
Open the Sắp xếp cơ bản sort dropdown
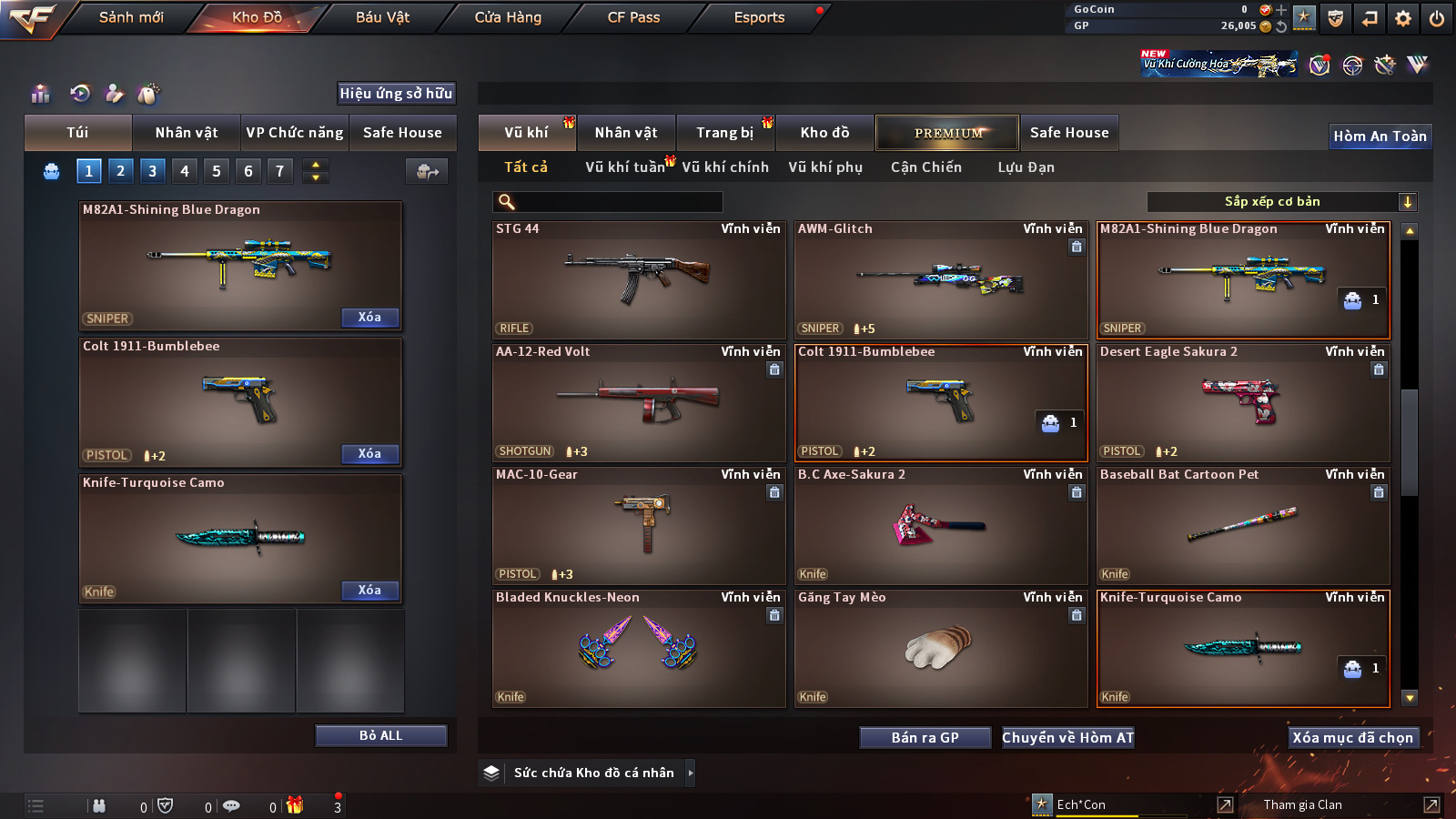[1282, 202]
